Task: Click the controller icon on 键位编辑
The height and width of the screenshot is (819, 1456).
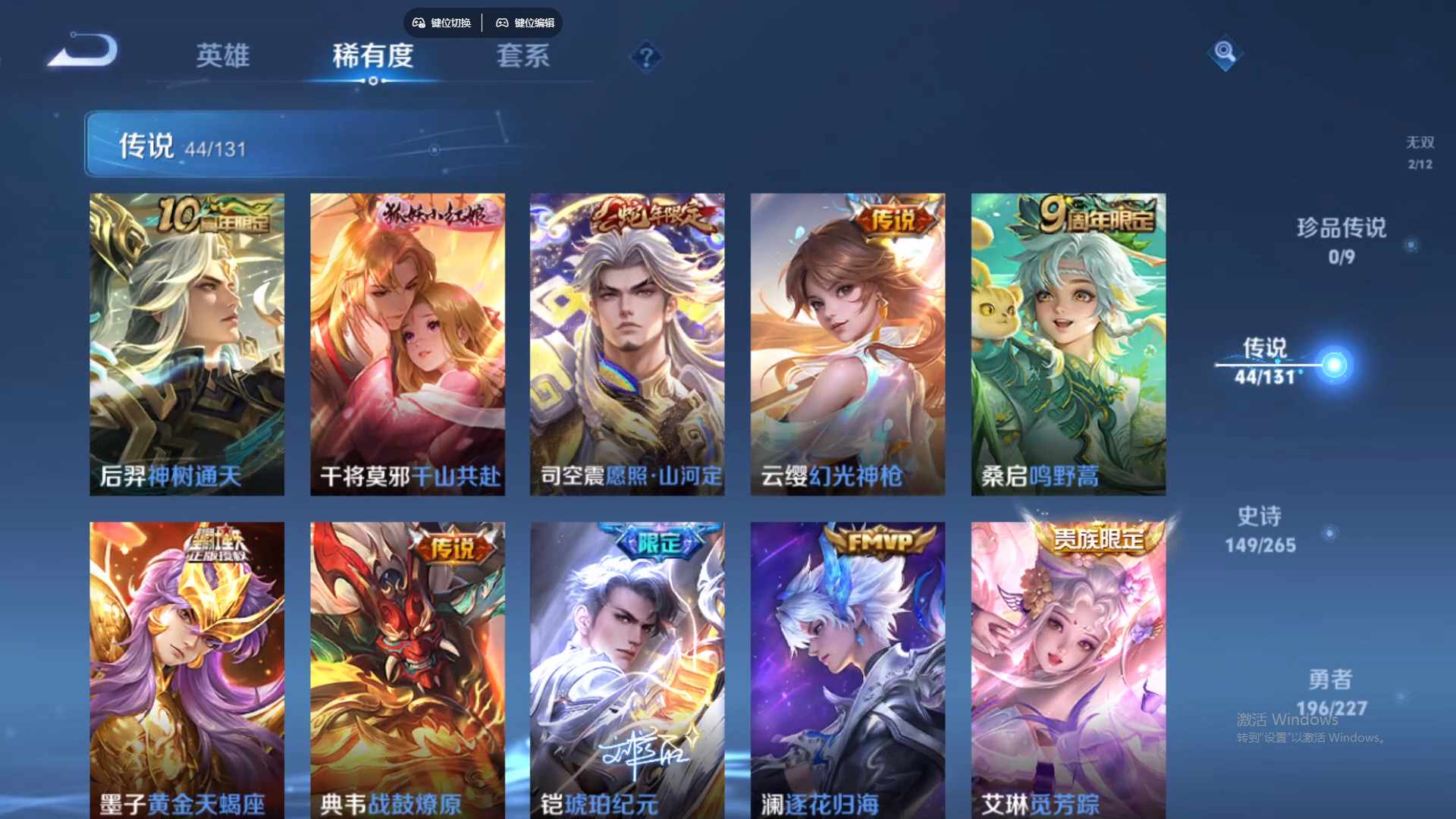Action: (x=502, y=23)
